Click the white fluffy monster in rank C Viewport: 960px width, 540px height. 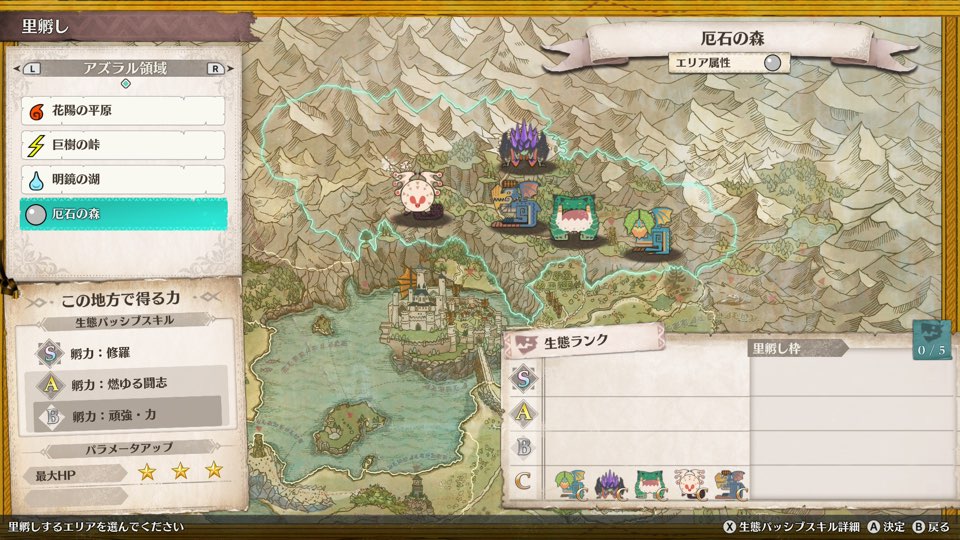[x=688, y=484]
